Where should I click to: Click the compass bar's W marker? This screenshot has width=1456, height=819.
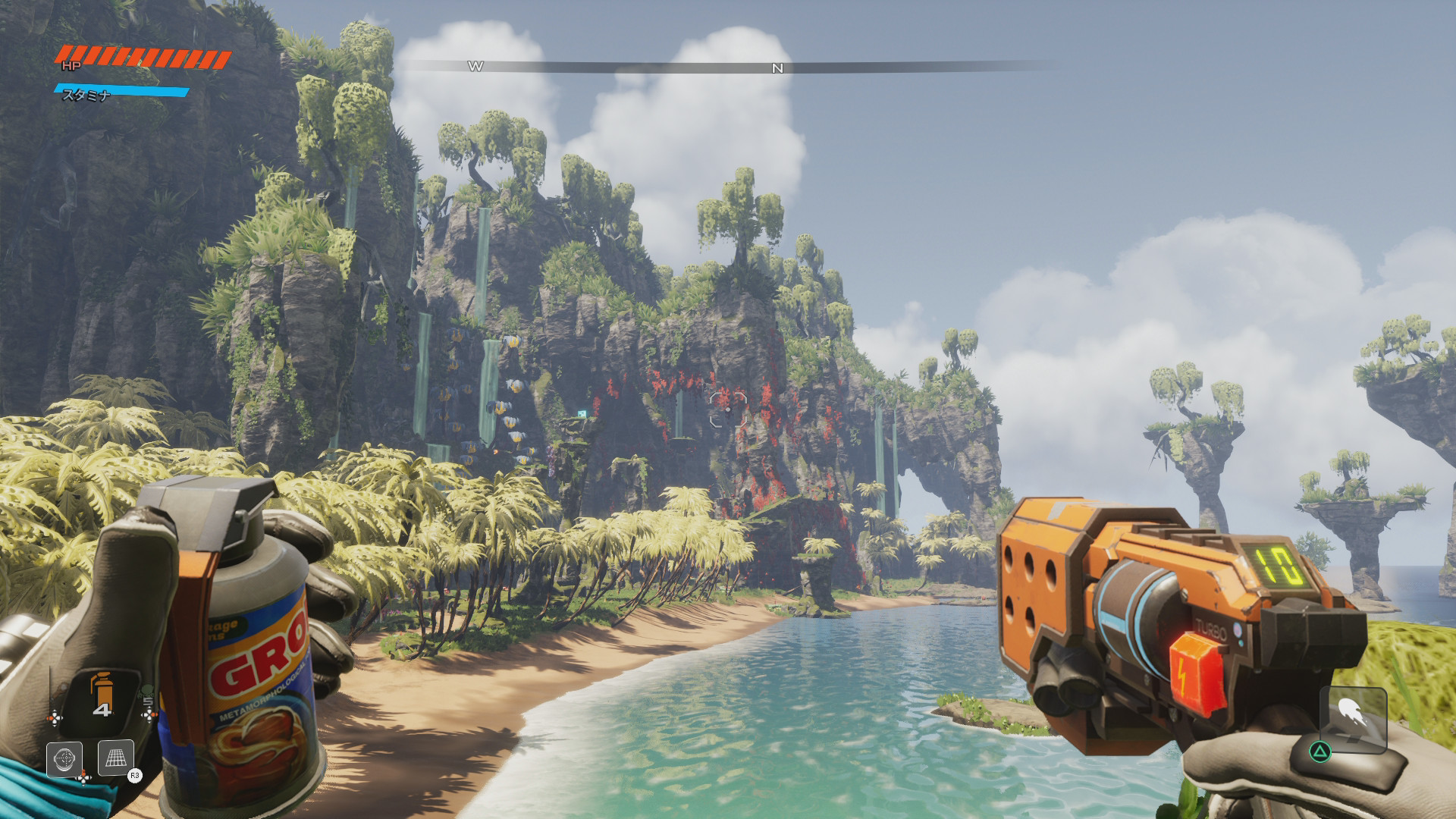click(475, 67)
